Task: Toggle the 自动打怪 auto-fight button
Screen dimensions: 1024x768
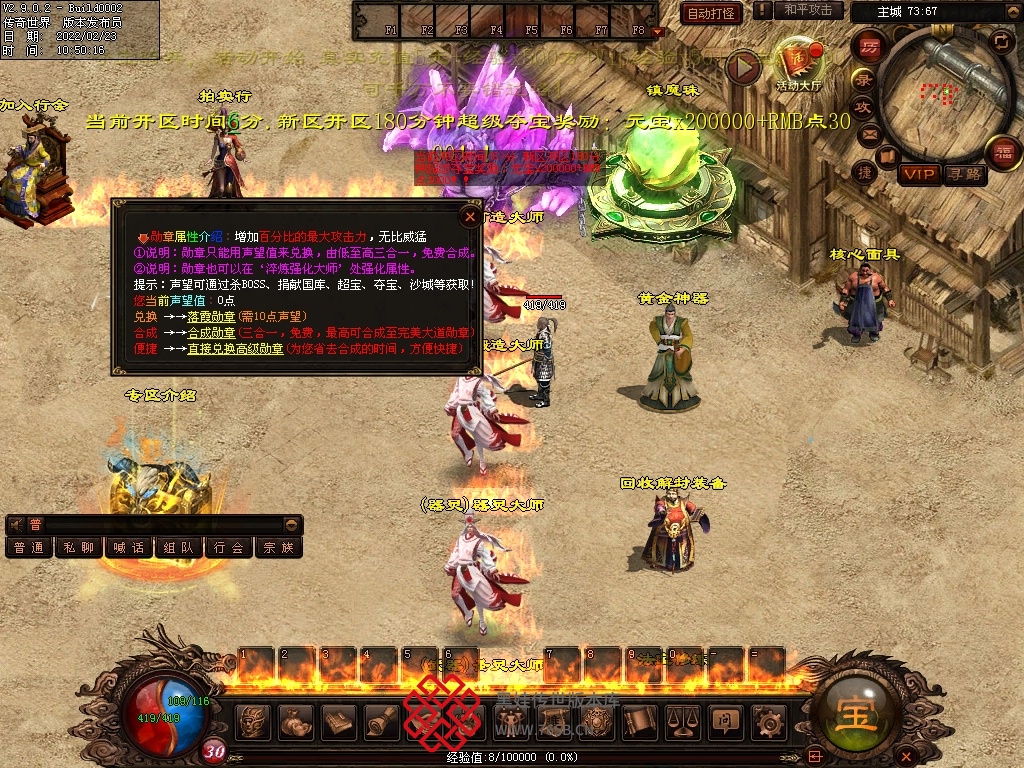Action: pyautogui.click(x=711, y=13)
